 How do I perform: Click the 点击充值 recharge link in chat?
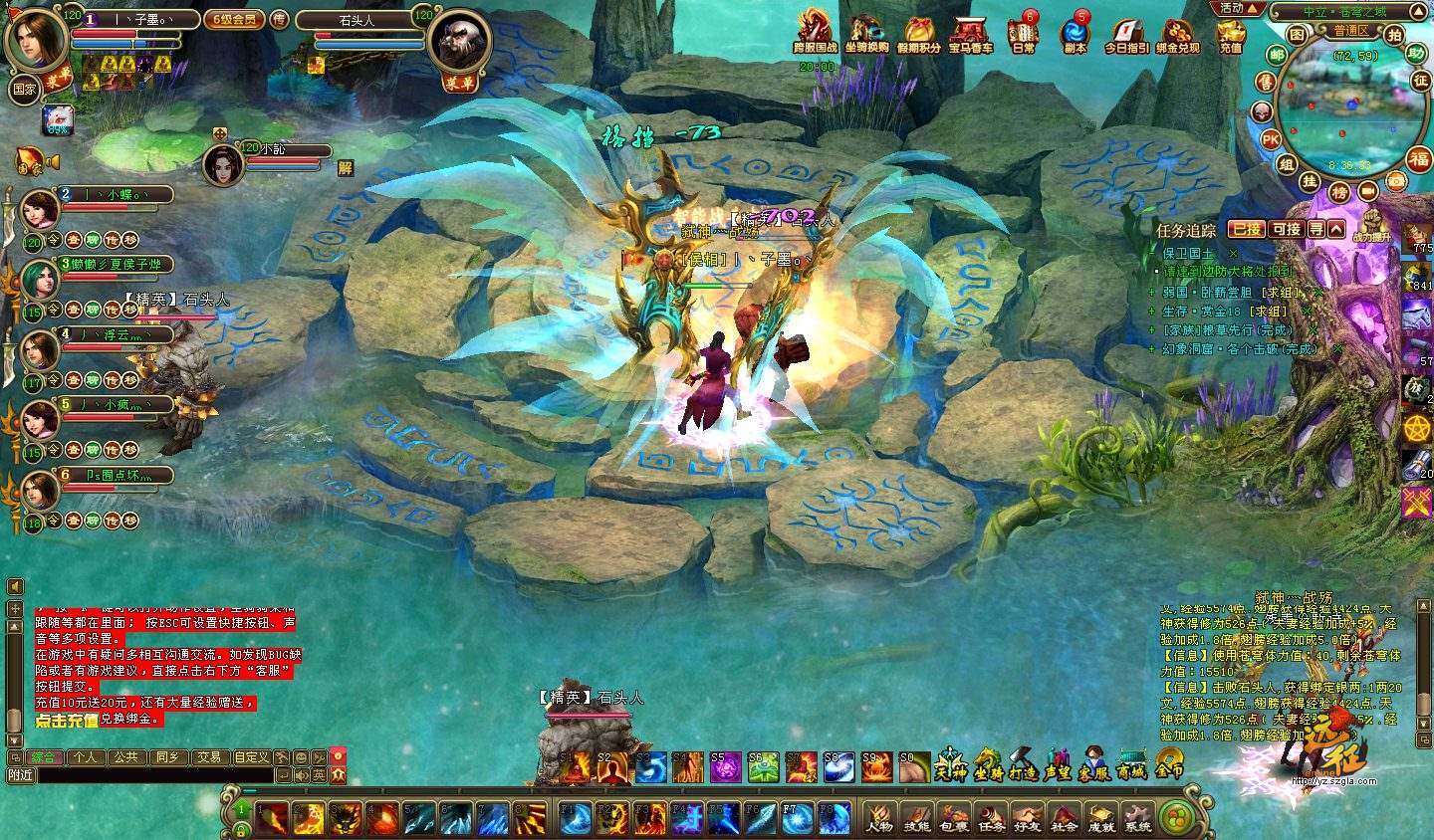coord(67,721)
